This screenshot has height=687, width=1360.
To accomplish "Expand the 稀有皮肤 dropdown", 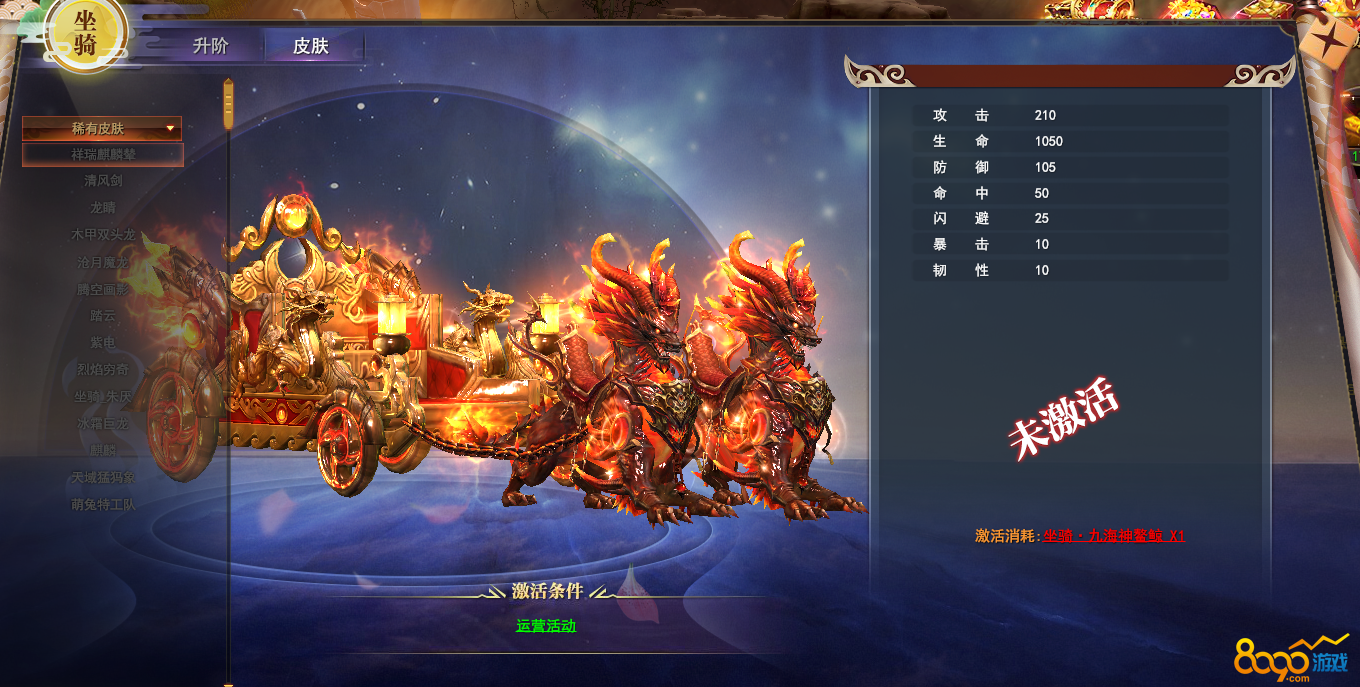I will (x=102, y=128).
